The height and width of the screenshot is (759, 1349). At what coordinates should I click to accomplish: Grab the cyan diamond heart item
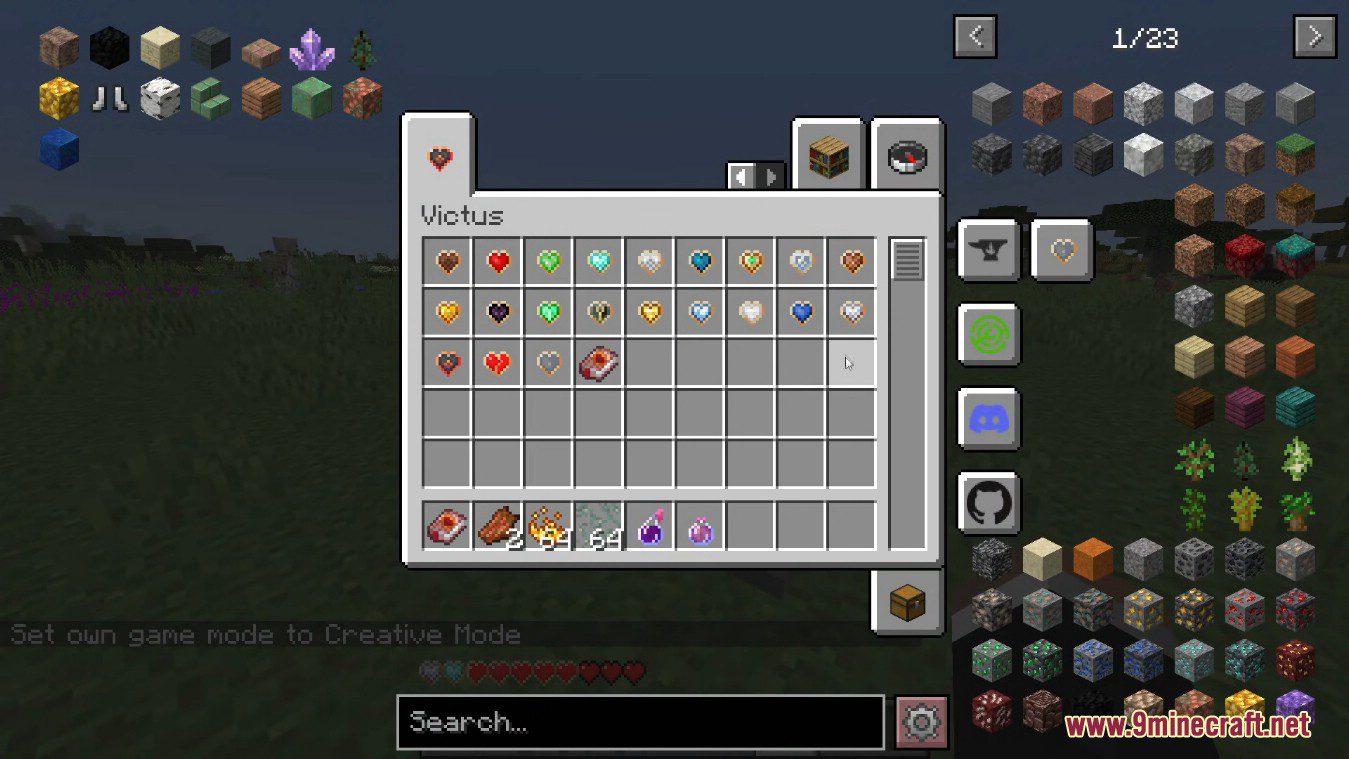(600, 262)
